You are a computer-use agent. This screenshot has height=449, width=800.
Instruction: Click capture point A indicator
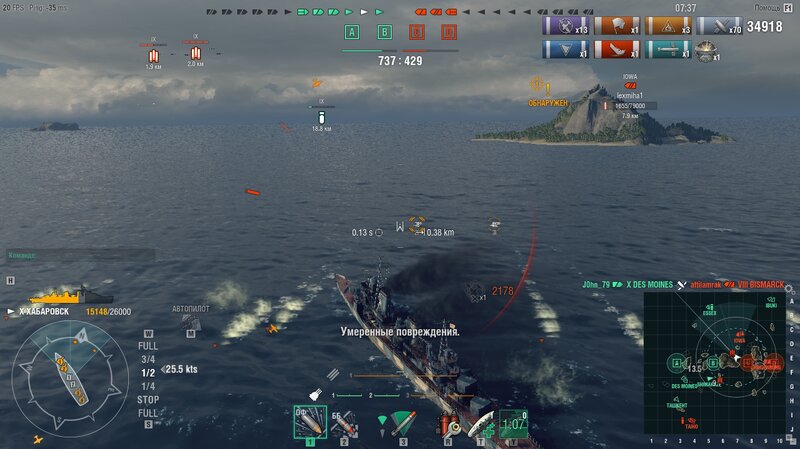351,32
